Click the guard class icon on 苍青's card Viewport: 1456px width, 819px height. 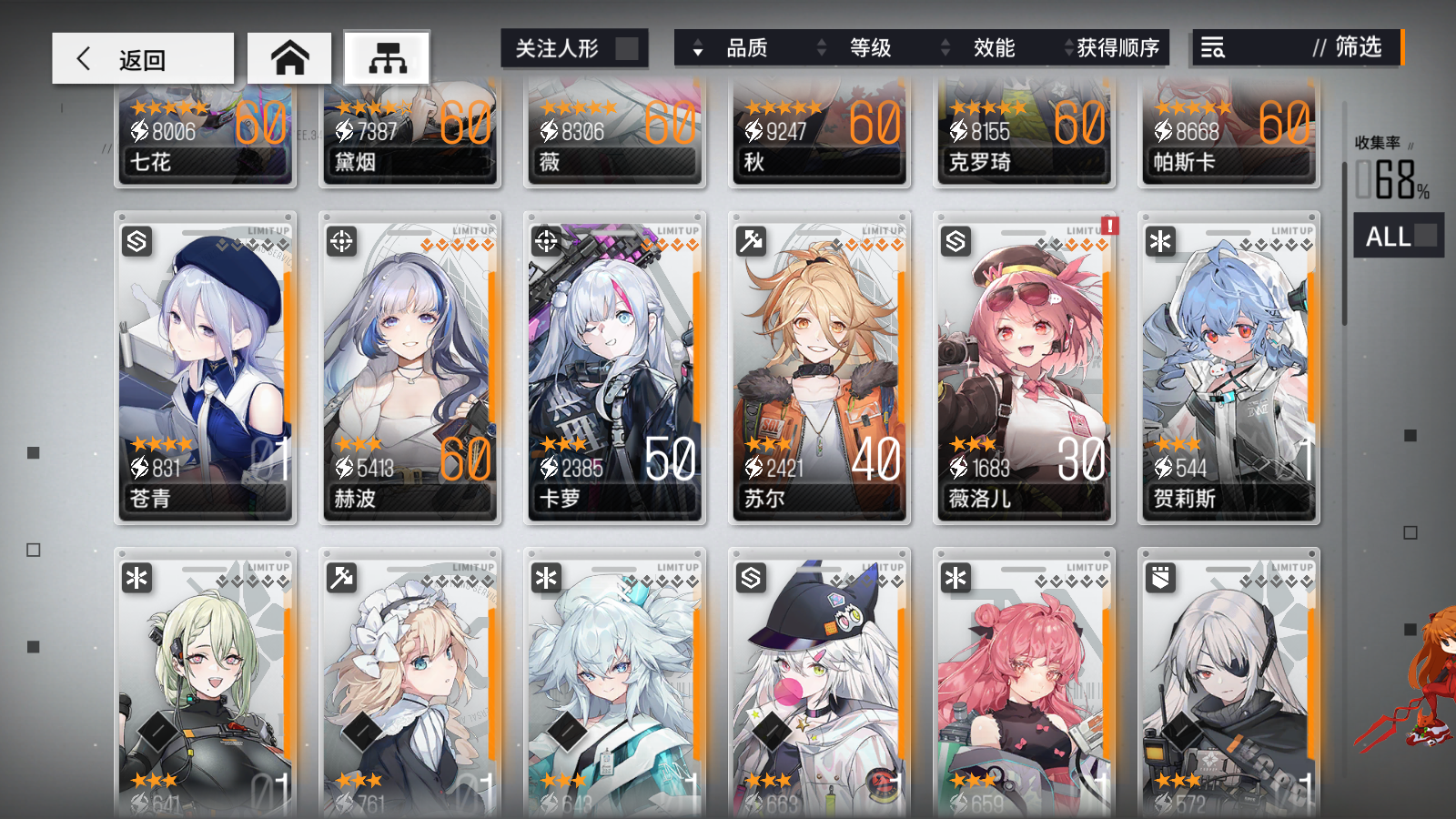click(136, 243)
